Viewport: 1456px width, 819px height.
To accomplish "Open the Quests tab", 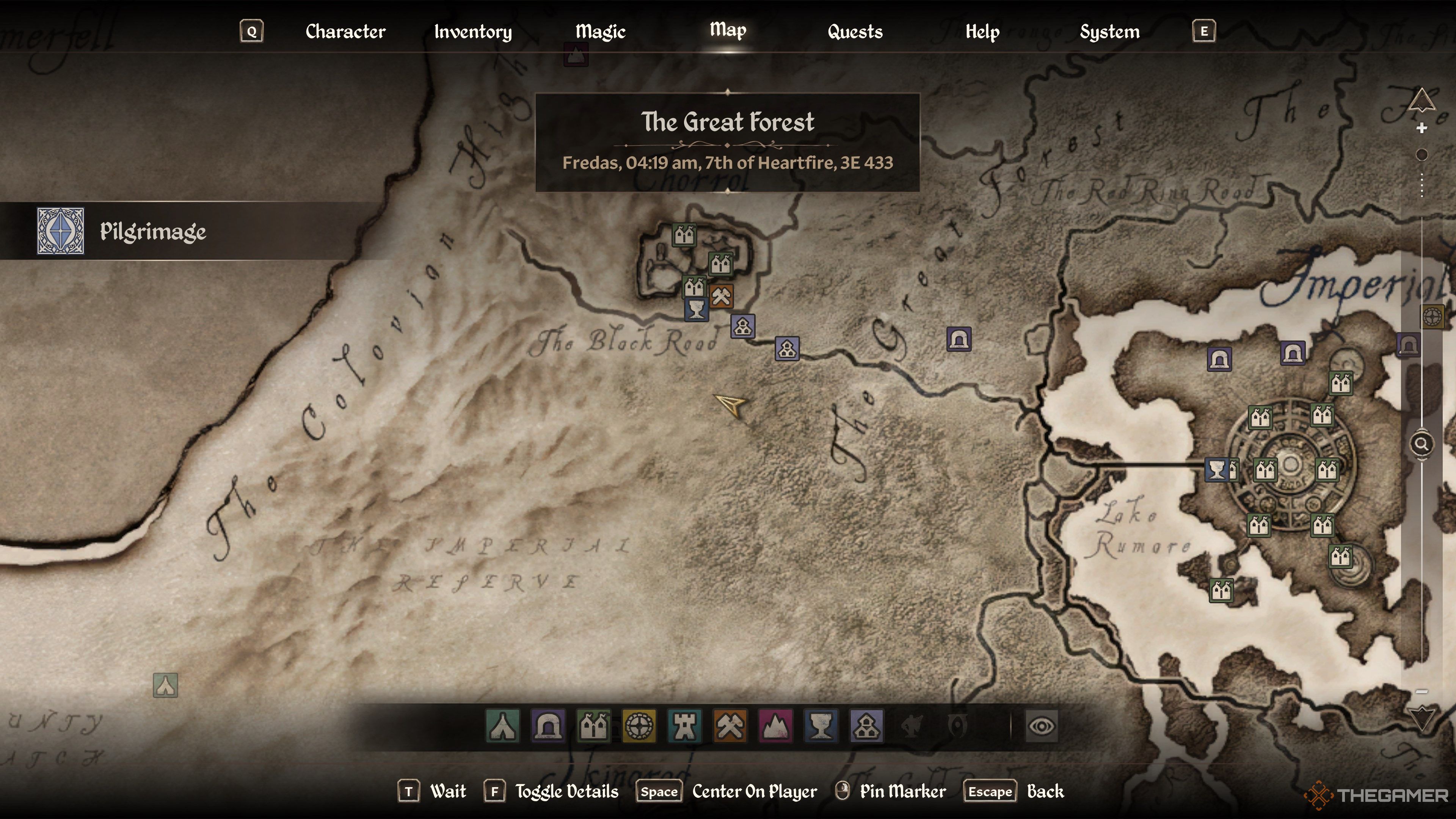I will click(855, 31).
